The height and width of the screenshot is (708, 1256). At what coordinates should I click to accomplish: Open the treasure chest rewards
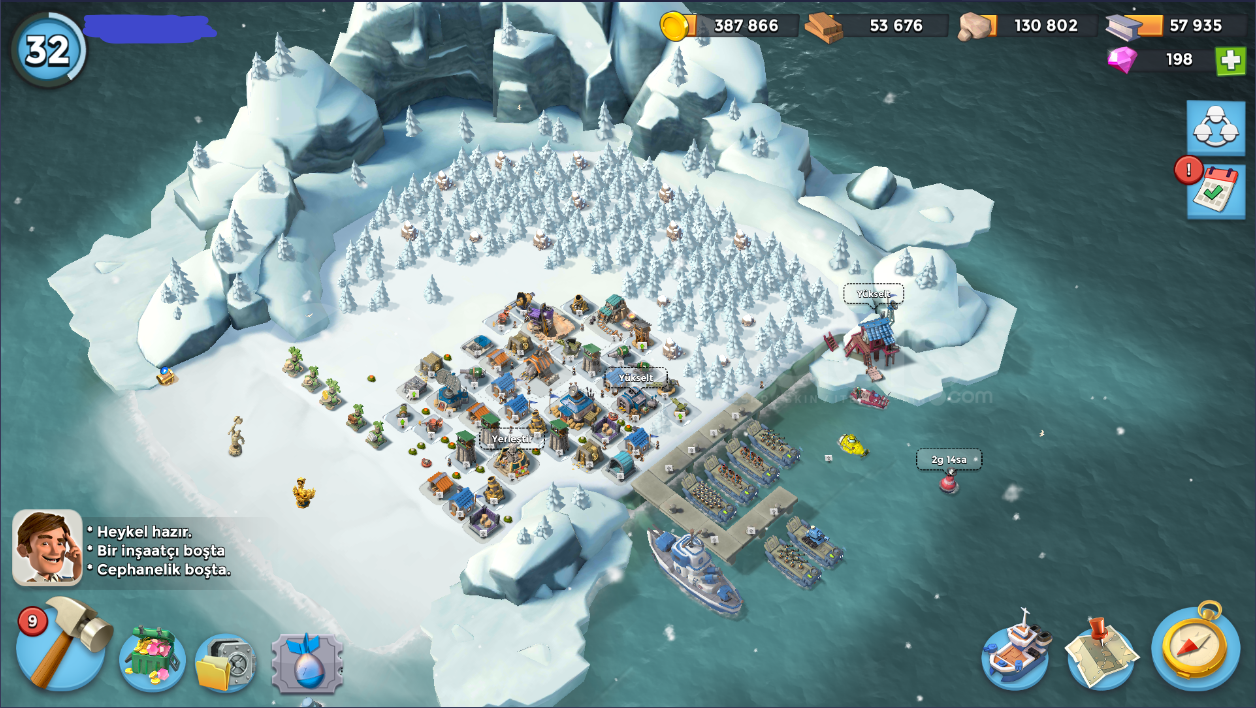point(152,660)
